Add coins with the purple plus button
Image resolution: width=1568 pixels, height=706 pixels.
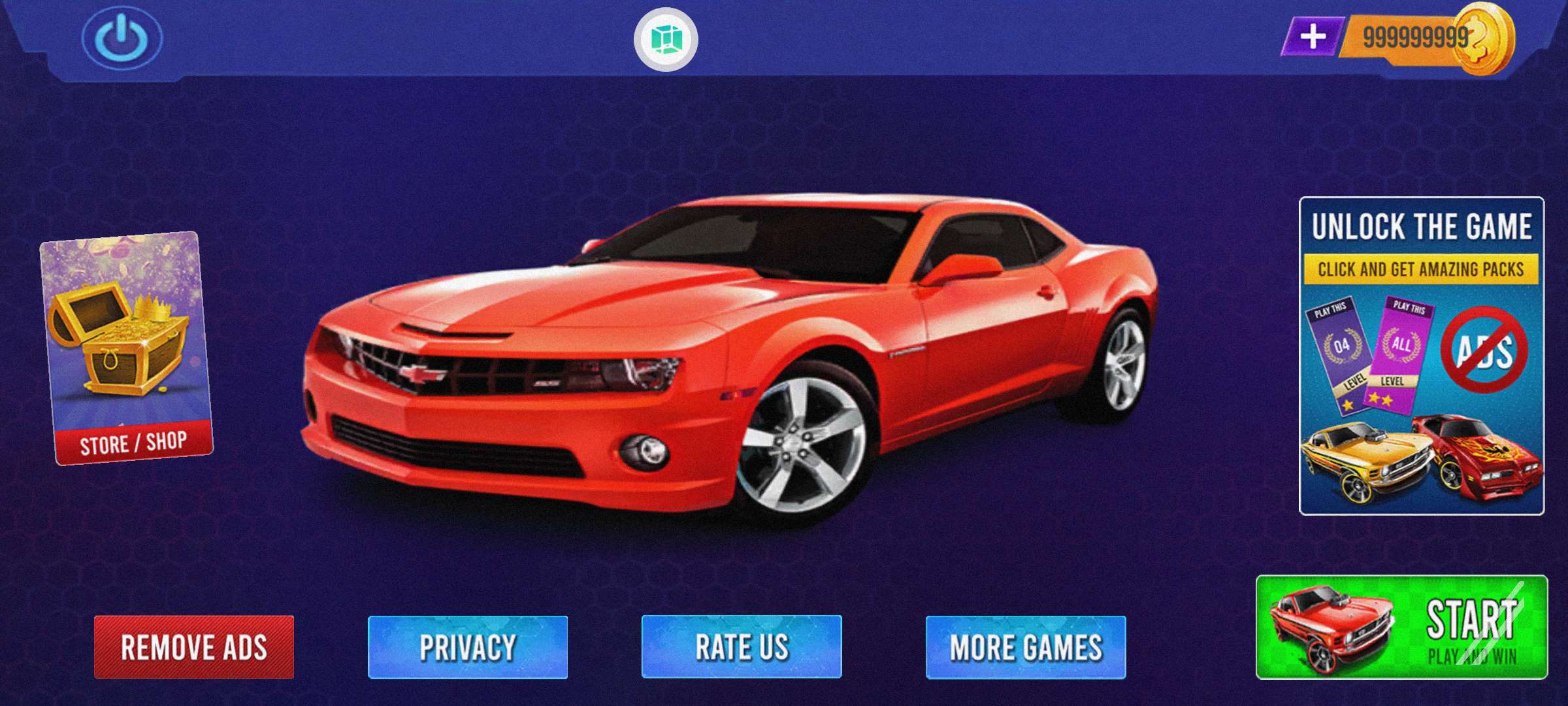coord(1313,37)
